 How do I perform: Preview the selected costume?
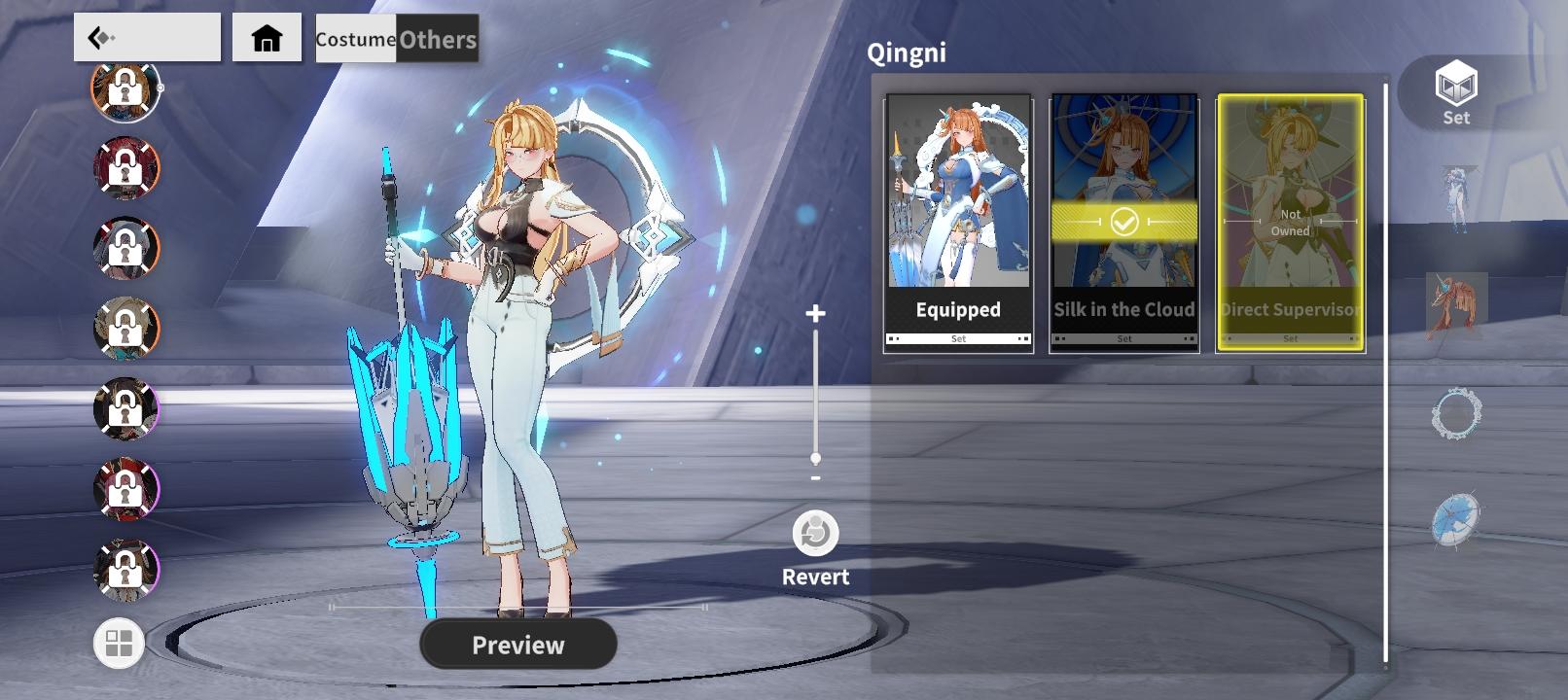tap(518, 645)
